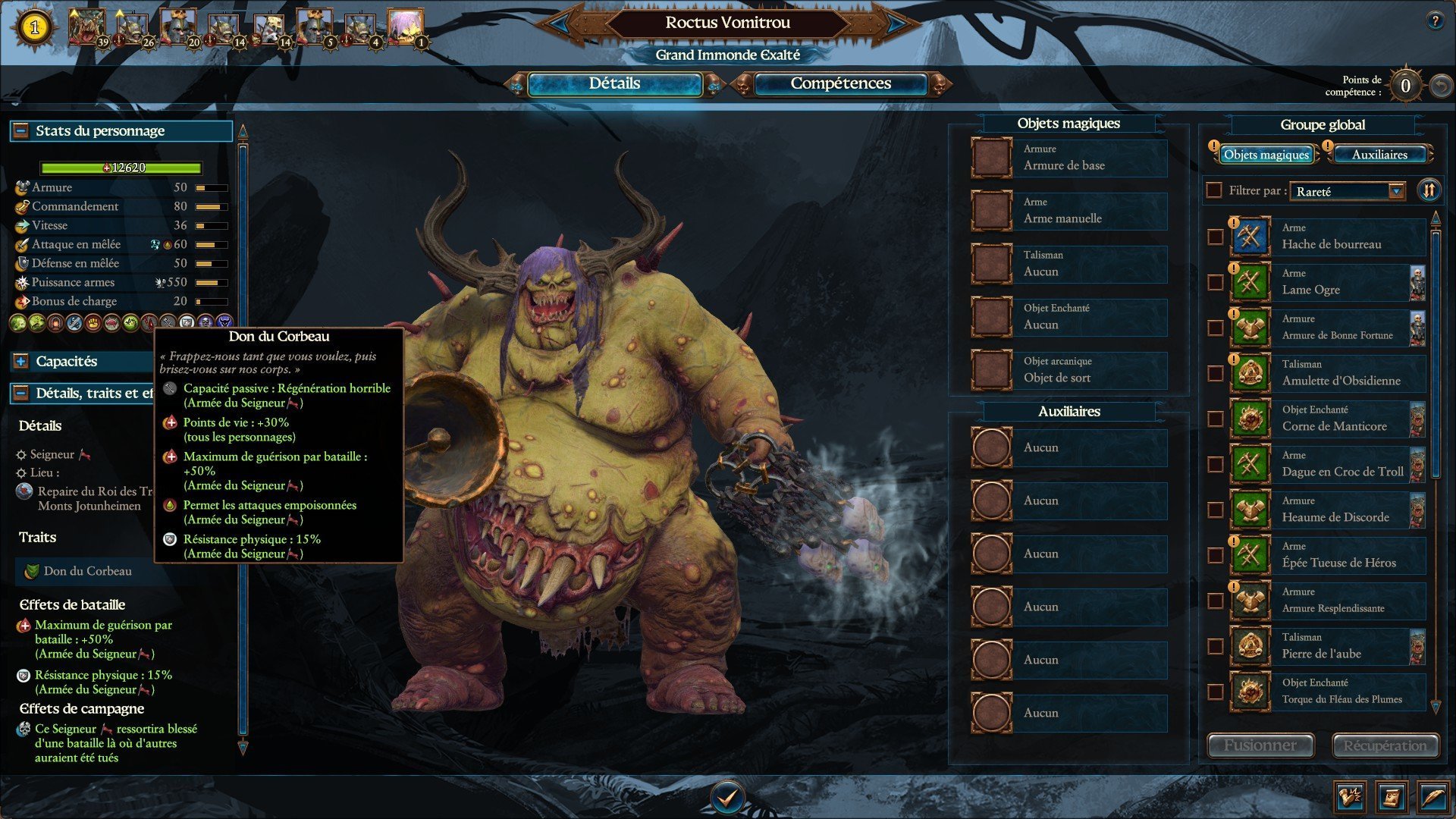Click the green health bar showing 12620
1456x819 pixels.
tap(121, 166)
